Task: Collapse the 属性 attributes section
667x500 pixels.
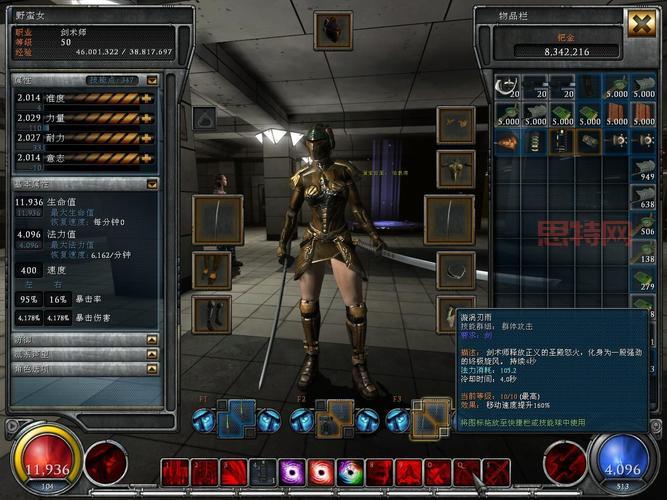Action: [x=152, y=80]
